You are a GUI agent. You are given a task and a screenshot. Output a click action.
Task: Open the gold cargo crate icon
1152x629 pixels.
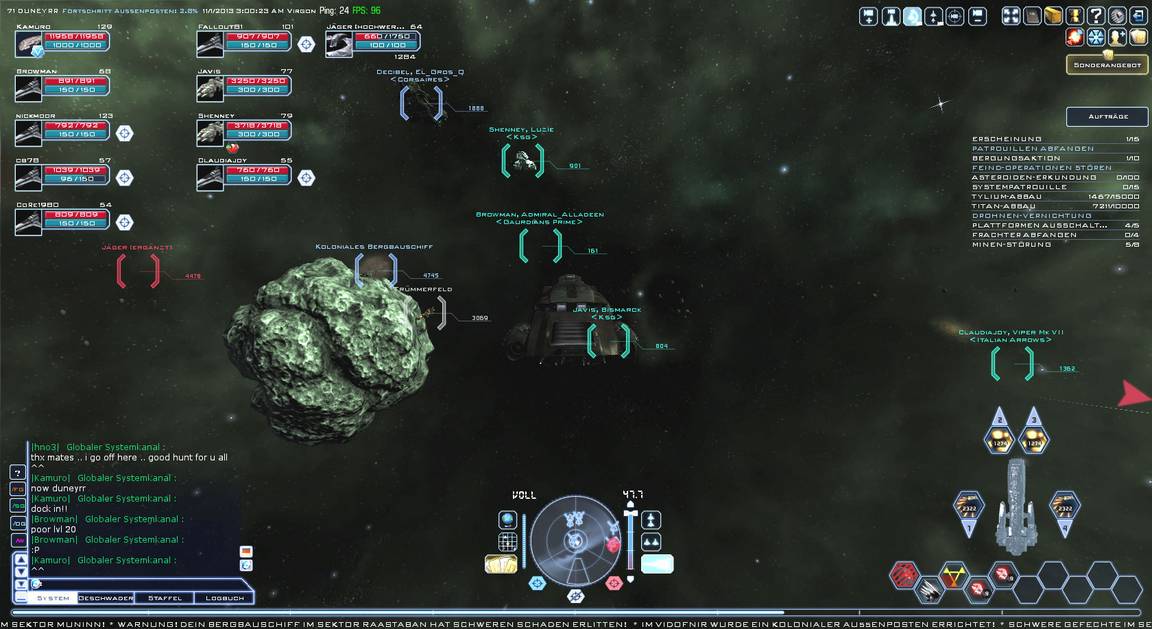1053,16
